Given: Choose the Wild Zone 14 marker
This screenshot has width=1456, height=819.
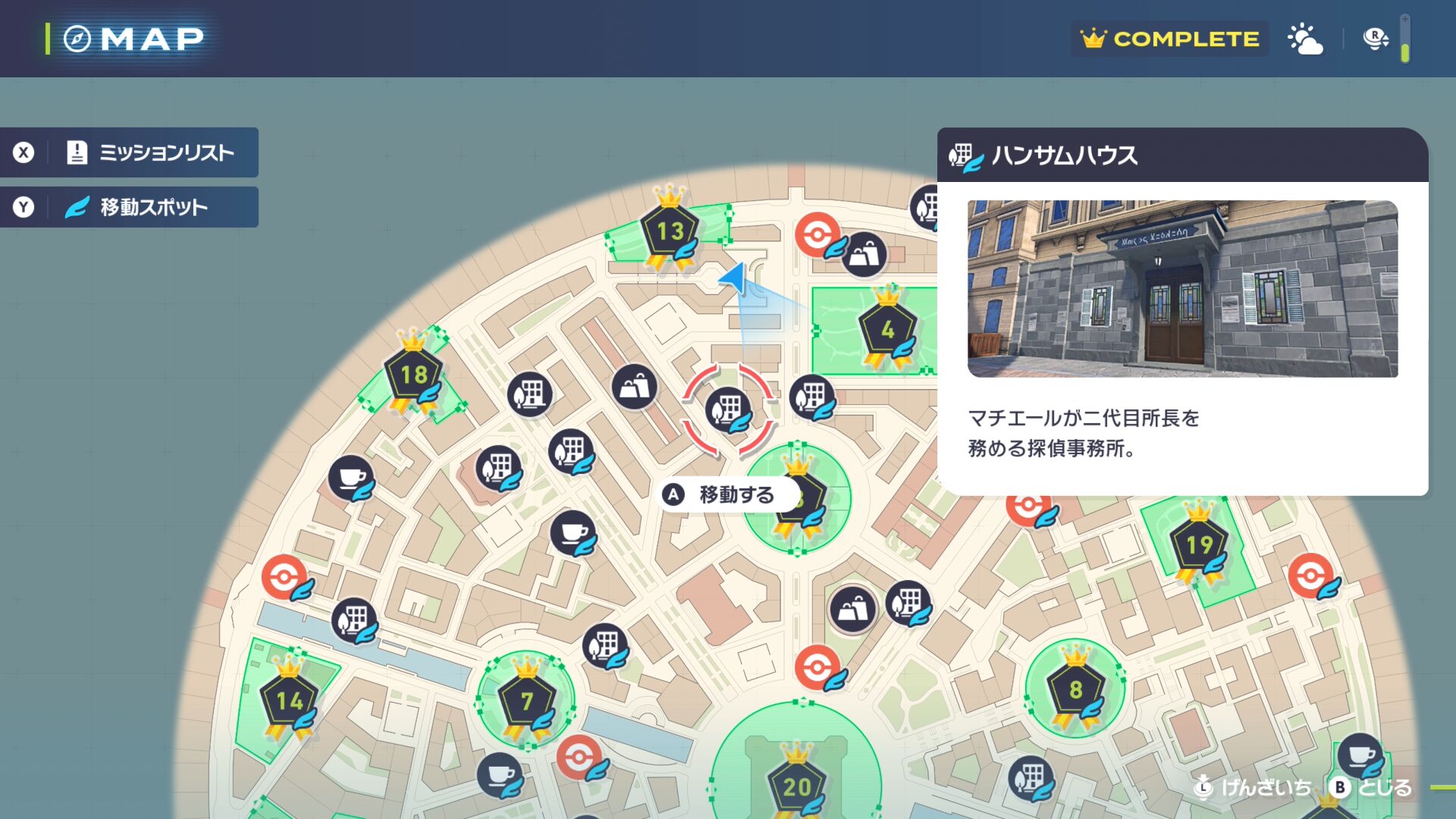Looking at the screenshot, I should pos(289,701).
